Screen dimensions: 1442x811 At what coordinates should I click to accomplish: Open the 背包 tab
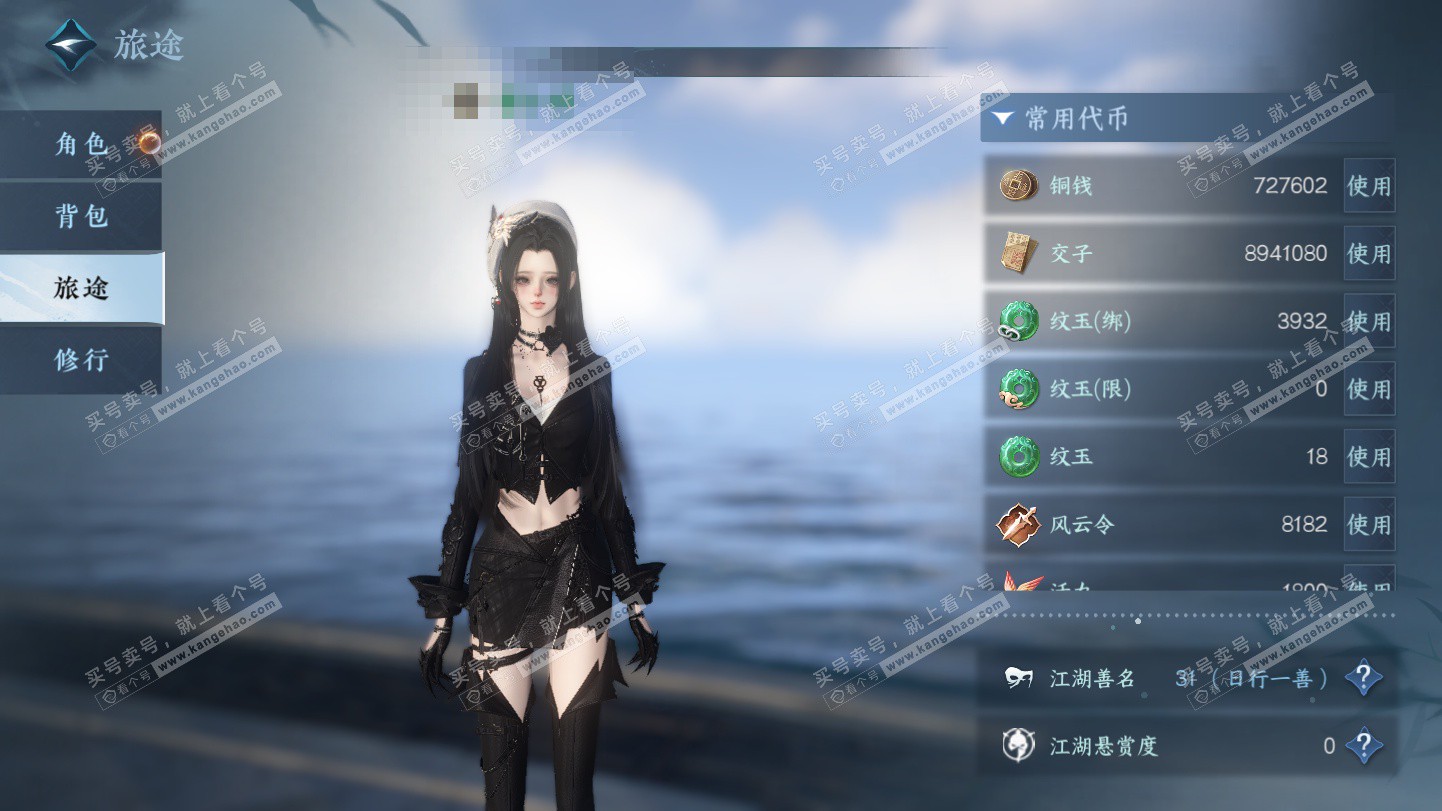point(80,216)
